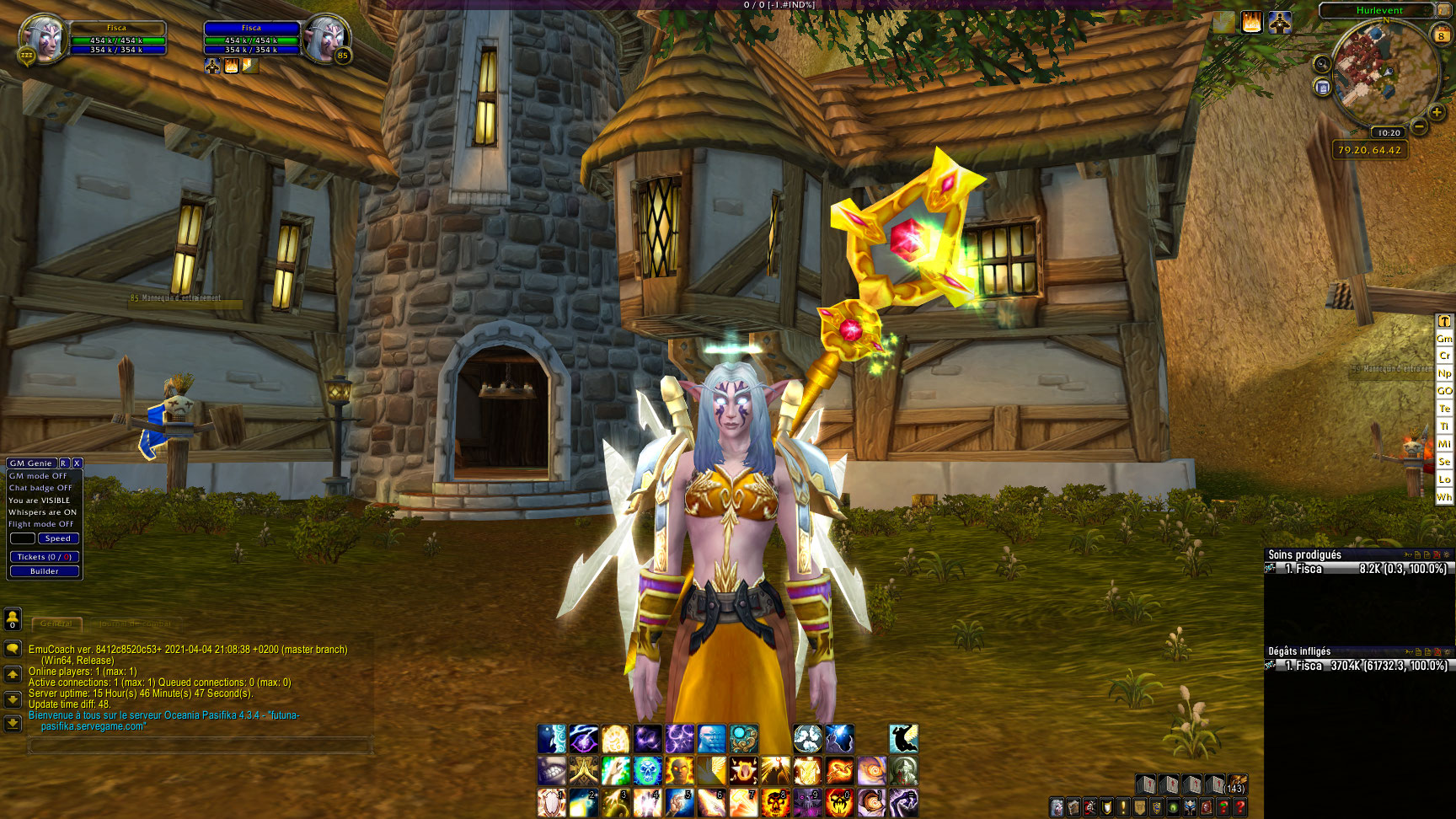
Task: Click the chat input box
Action: point(200,746)
